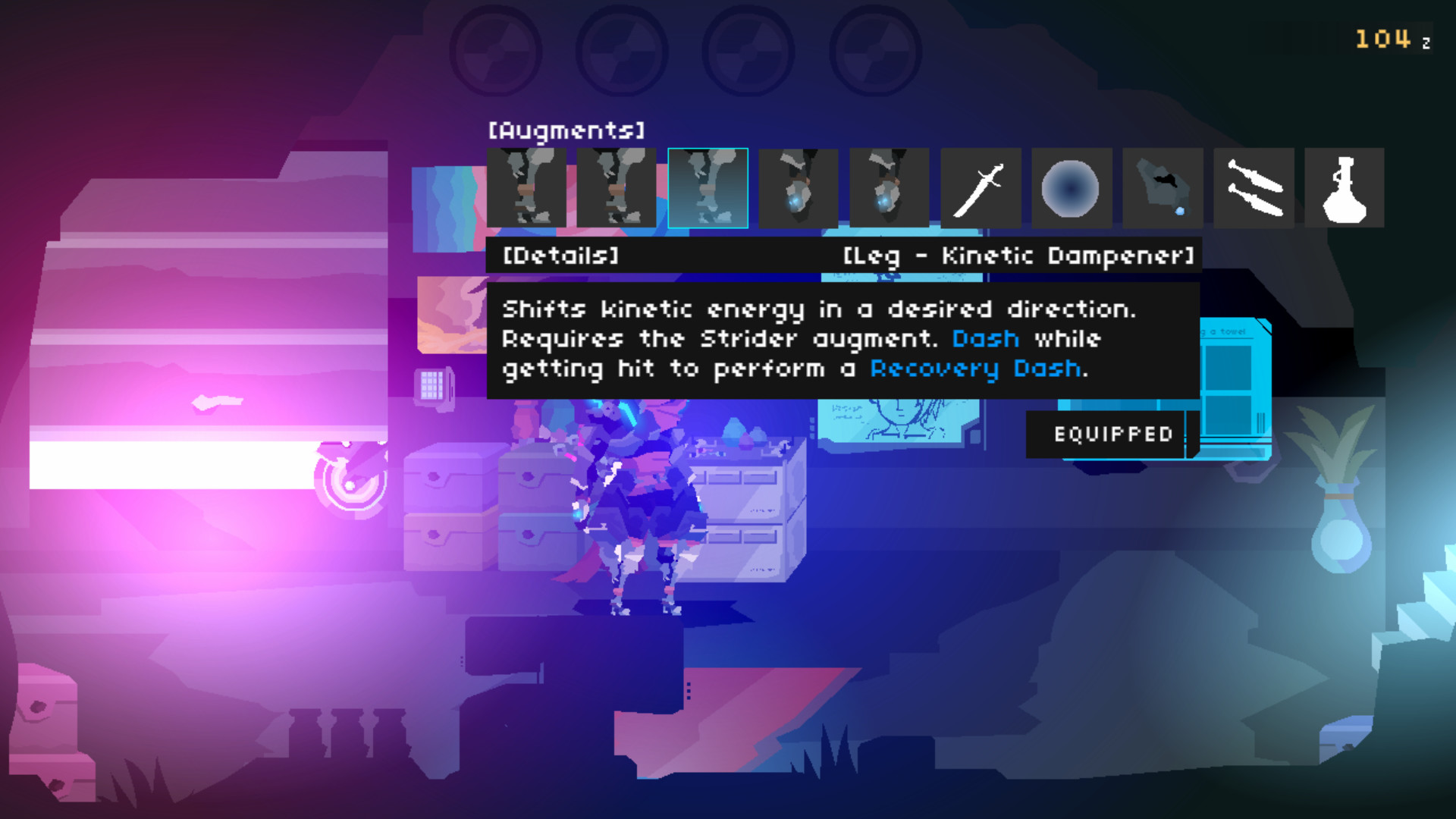The height and width of the screenshot is (819, 1456).
Task: Toggle the second gauntlet augment equip state
Action: pos(890,188)
